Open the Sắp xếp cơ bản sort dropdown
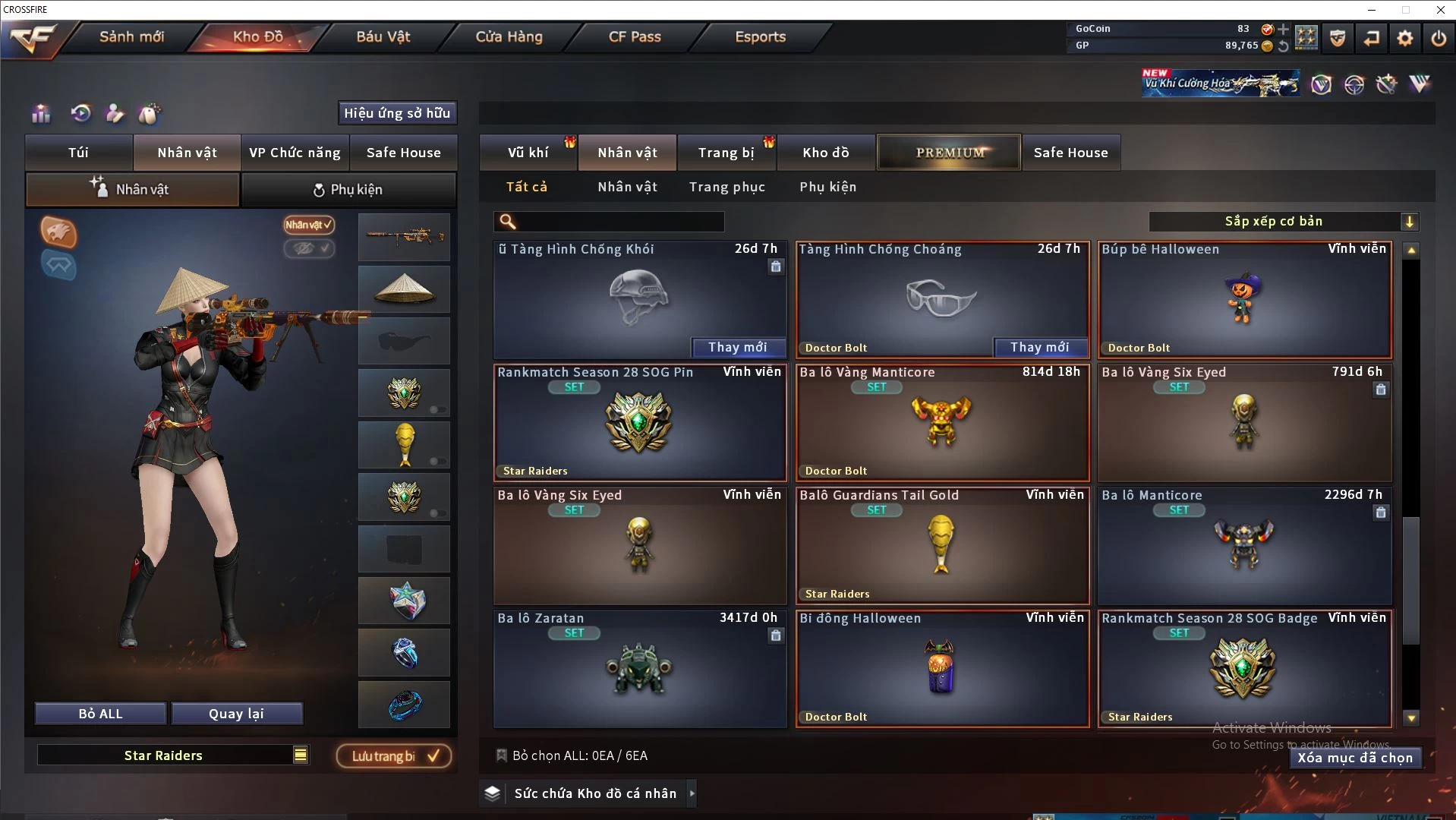Viewport: 1456px width, 820px height. pos(1283,222)
